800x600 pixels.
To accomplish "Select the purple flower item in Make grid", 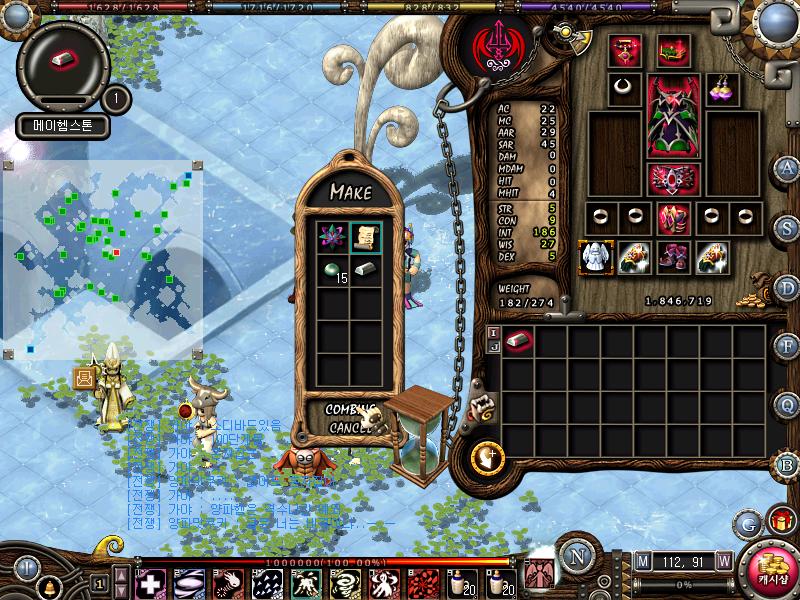I will coord(331,236).
